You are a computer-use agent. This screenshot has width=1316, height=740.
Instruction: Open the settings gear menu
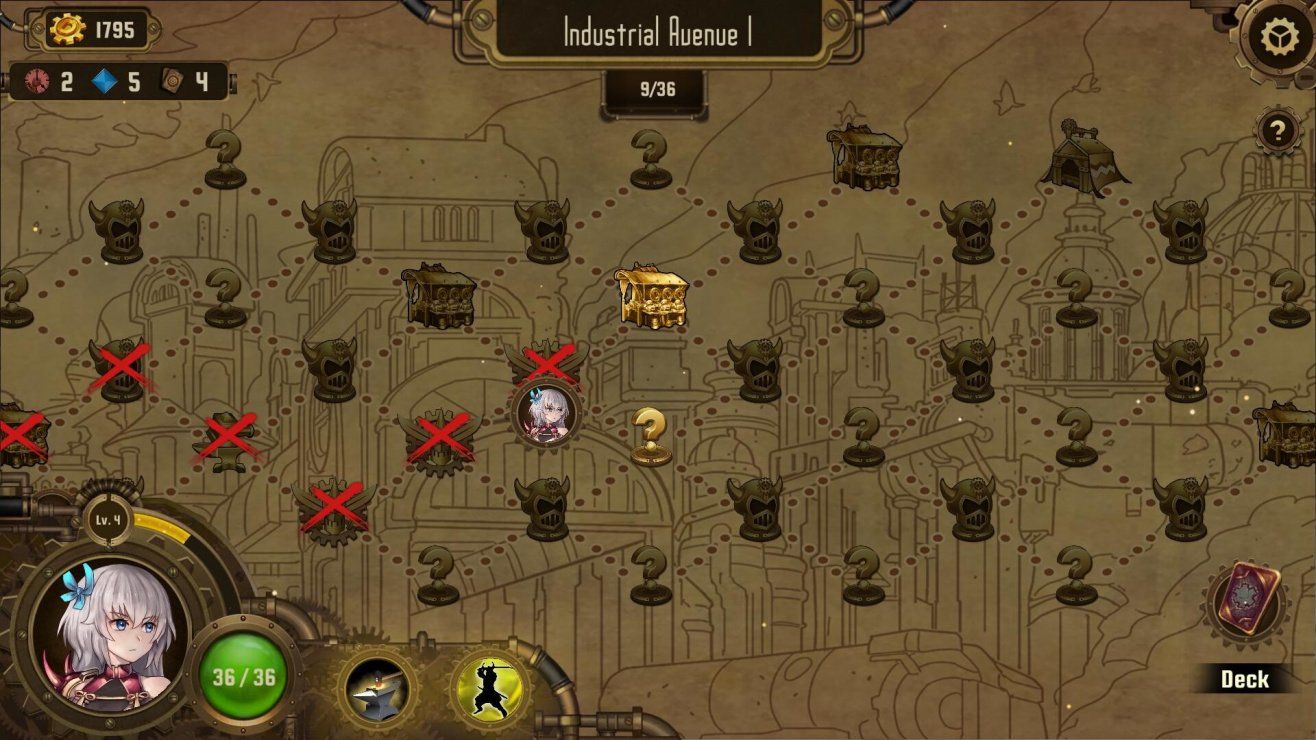coord(1279,38)
